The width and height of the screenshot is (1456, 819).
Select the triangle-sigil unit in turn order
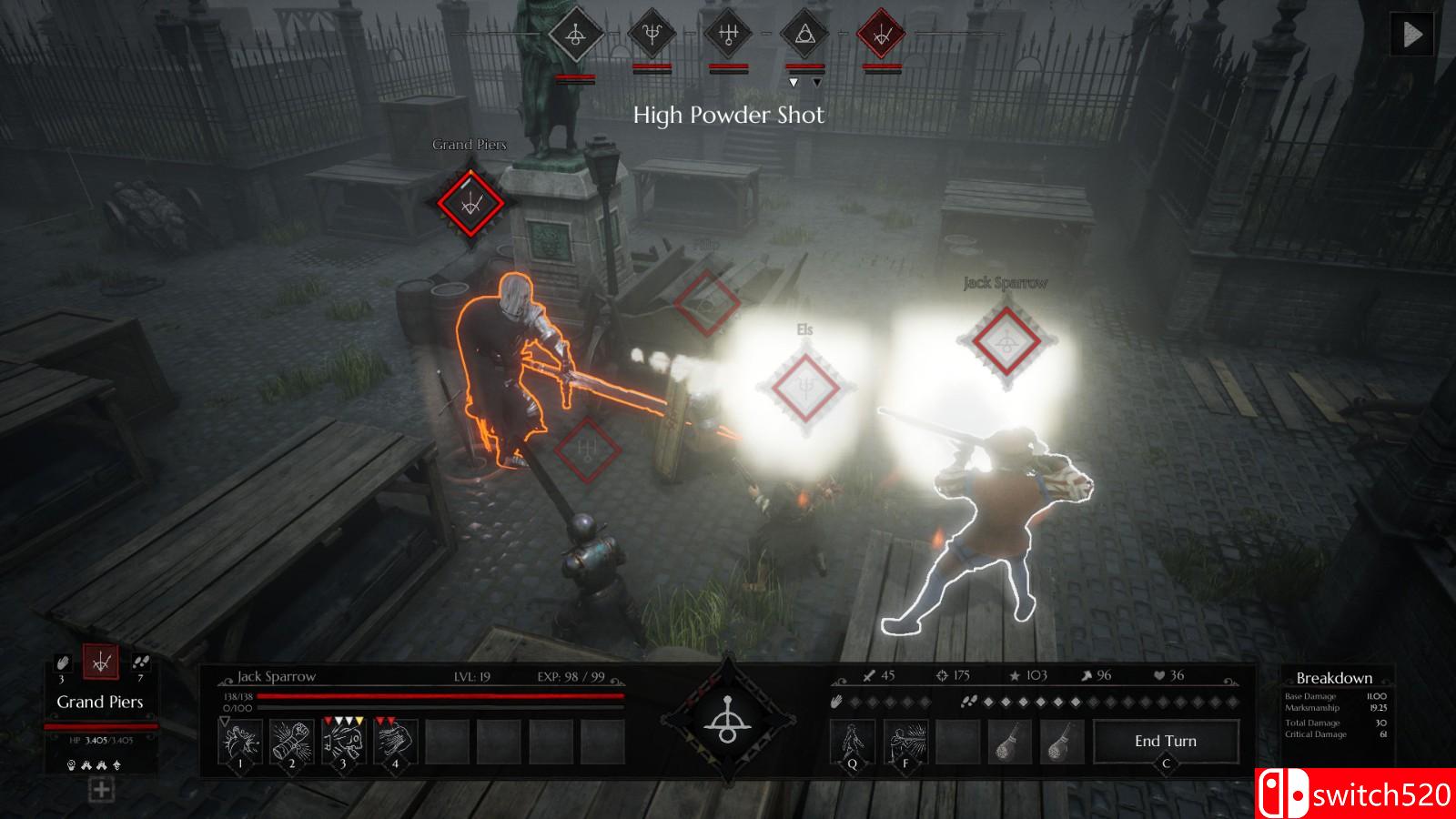tap(804, 36)
